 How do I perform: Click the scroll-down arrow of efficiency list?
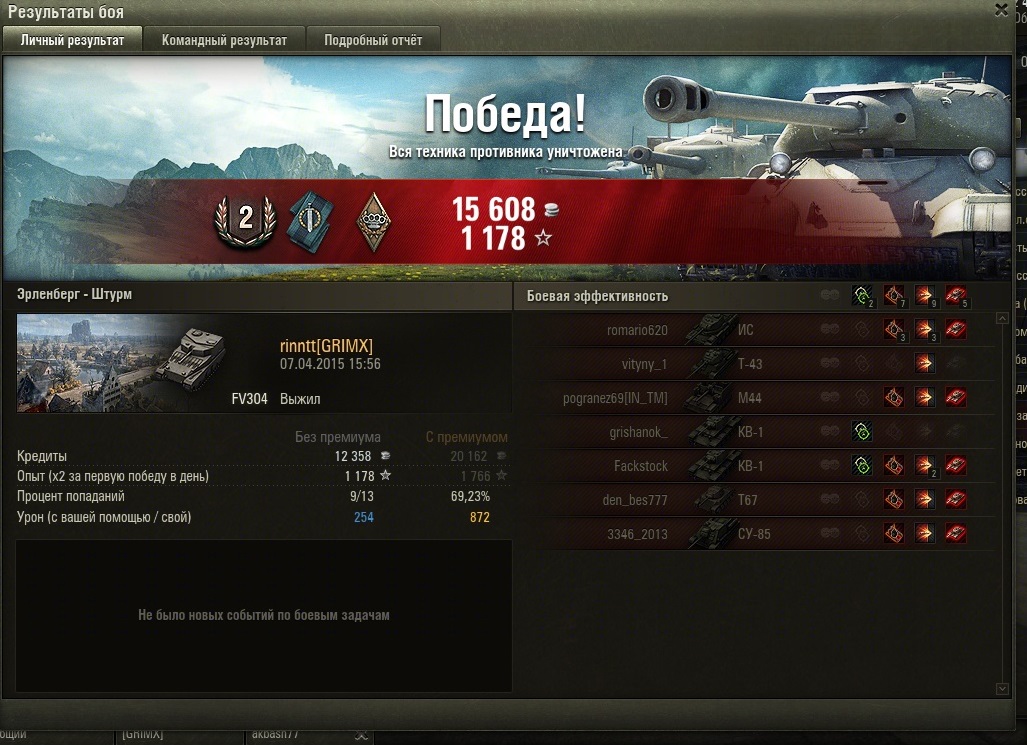[x=1003, y=689]
